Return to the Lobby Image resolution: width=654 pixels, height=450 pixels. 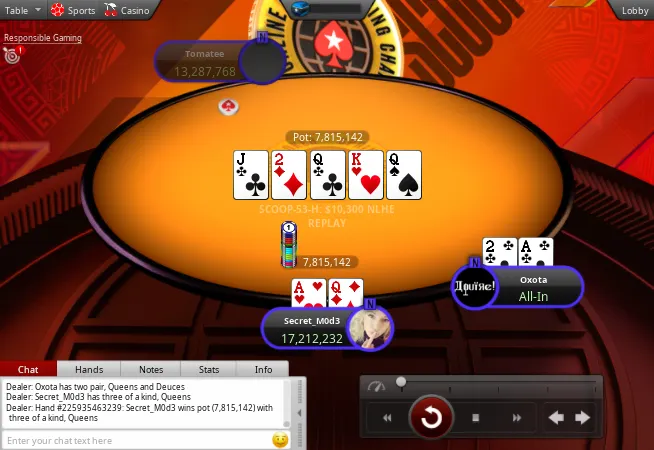pos(634,10)
